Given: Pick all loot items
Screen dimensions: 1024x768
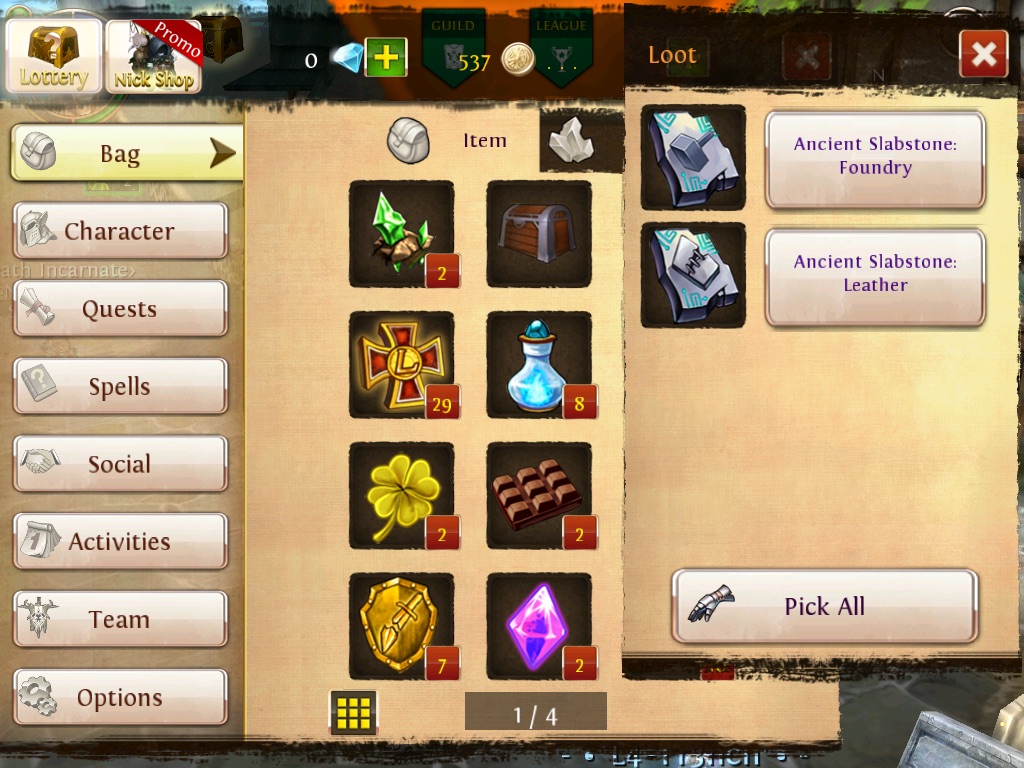Looking at the screenshot, I should pyautogui.click(x=824, y=606).
